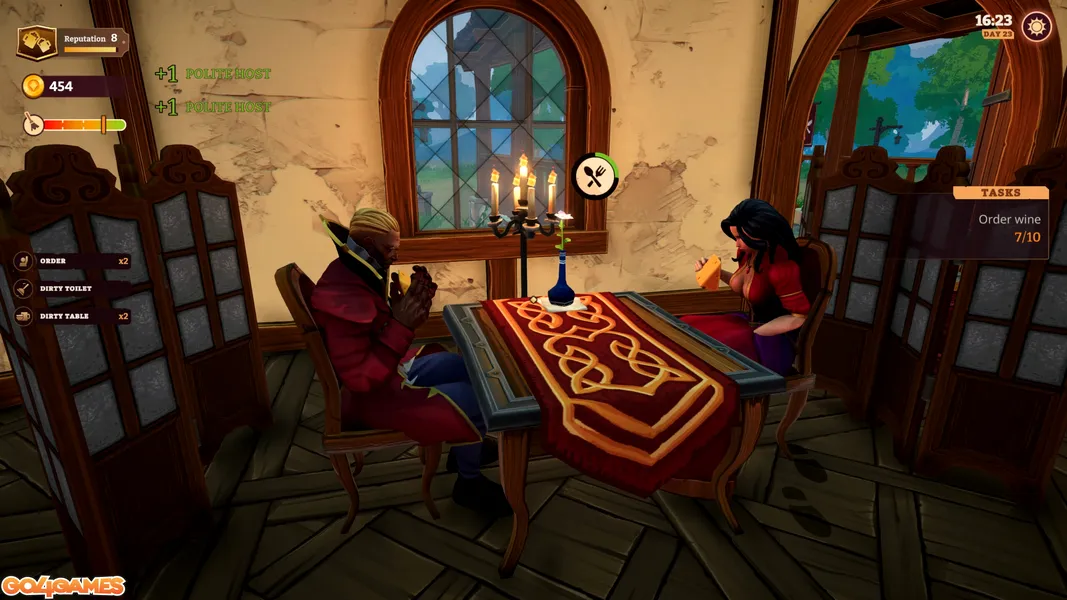Select the Order notification entry
This screenshot has width=1067, height=600.
[x=70, y=261]
